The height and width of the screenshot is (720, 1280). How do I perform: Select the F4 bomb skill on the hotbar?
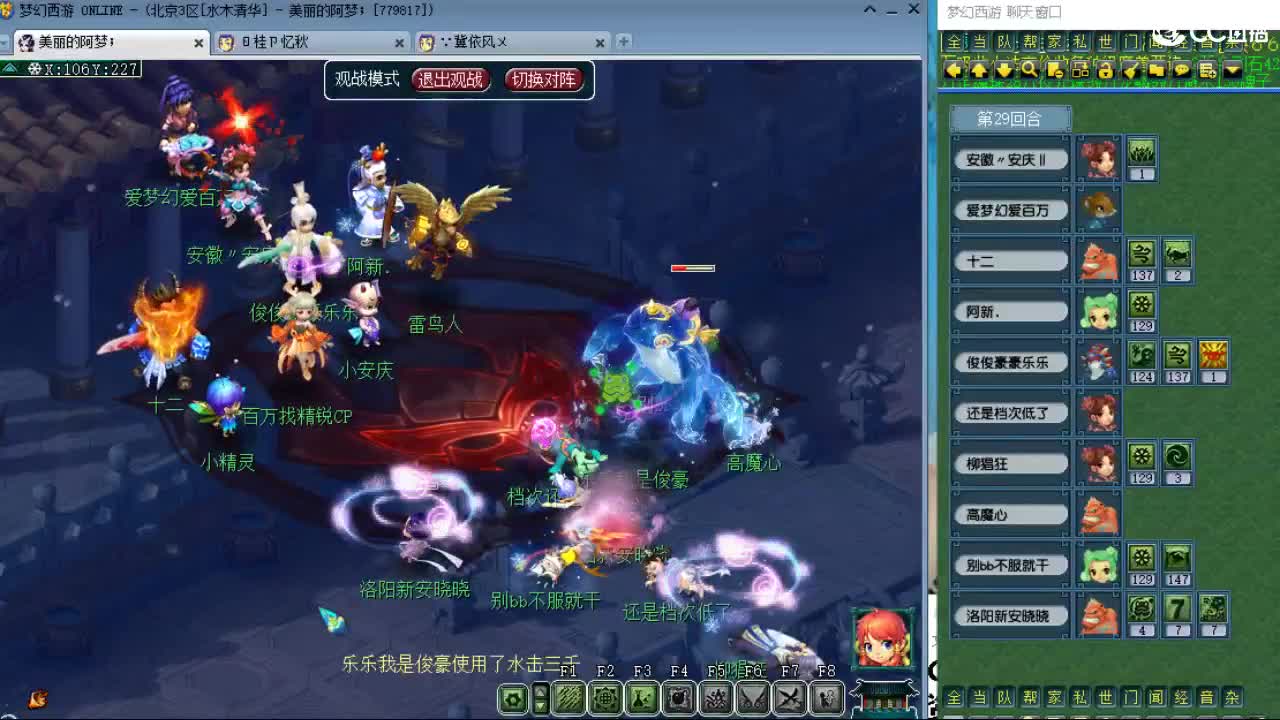point(678,698)
